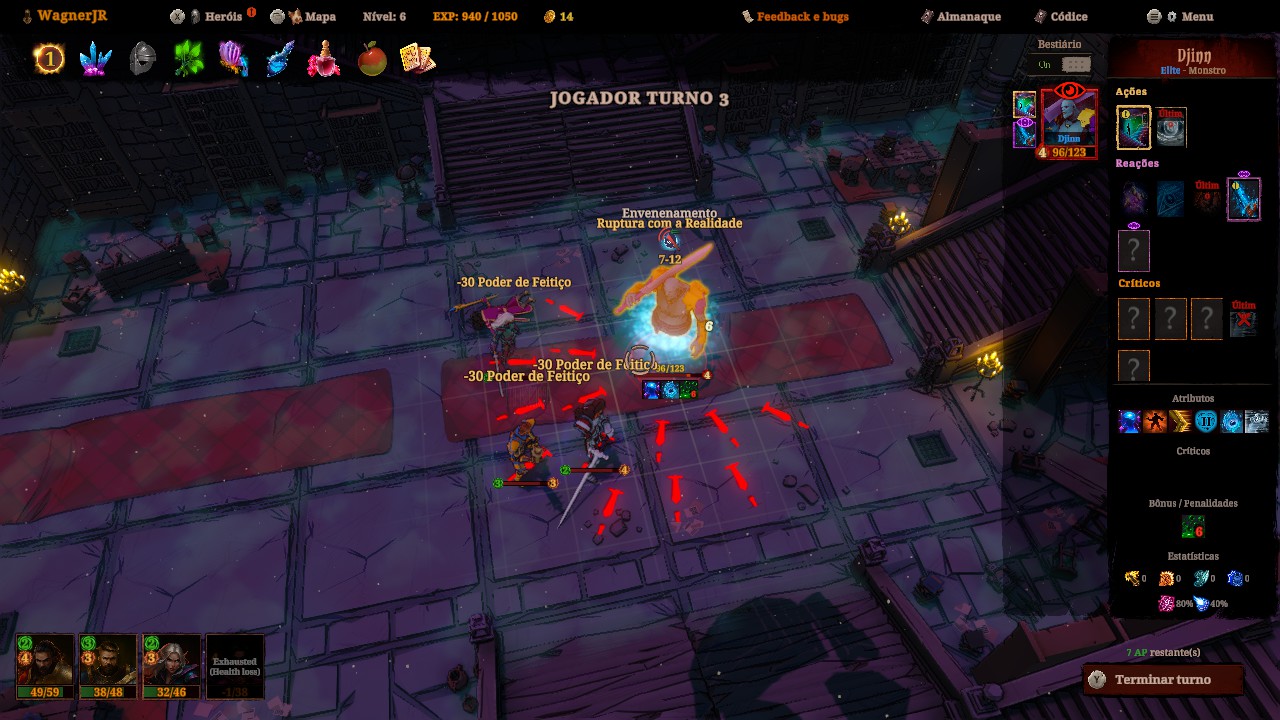Click the red apple icon
The width and height of the screenshot is (1280, 720).
click(372, 59)
